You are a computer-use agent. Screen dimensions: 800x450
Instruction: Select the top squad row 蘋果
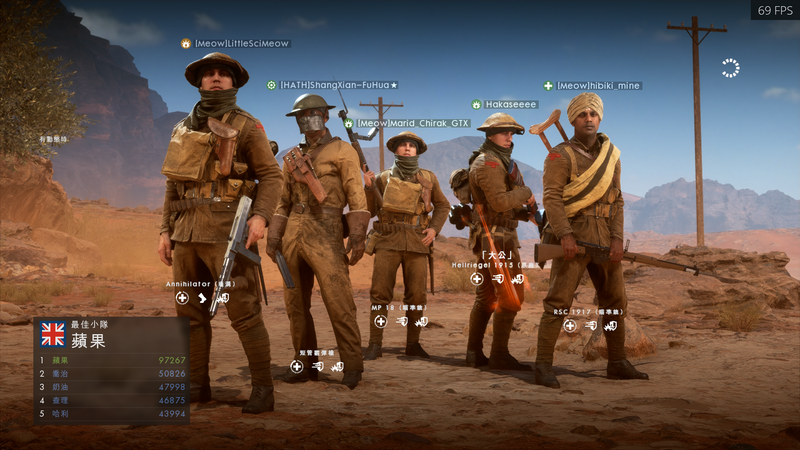(x=112, y=360)
